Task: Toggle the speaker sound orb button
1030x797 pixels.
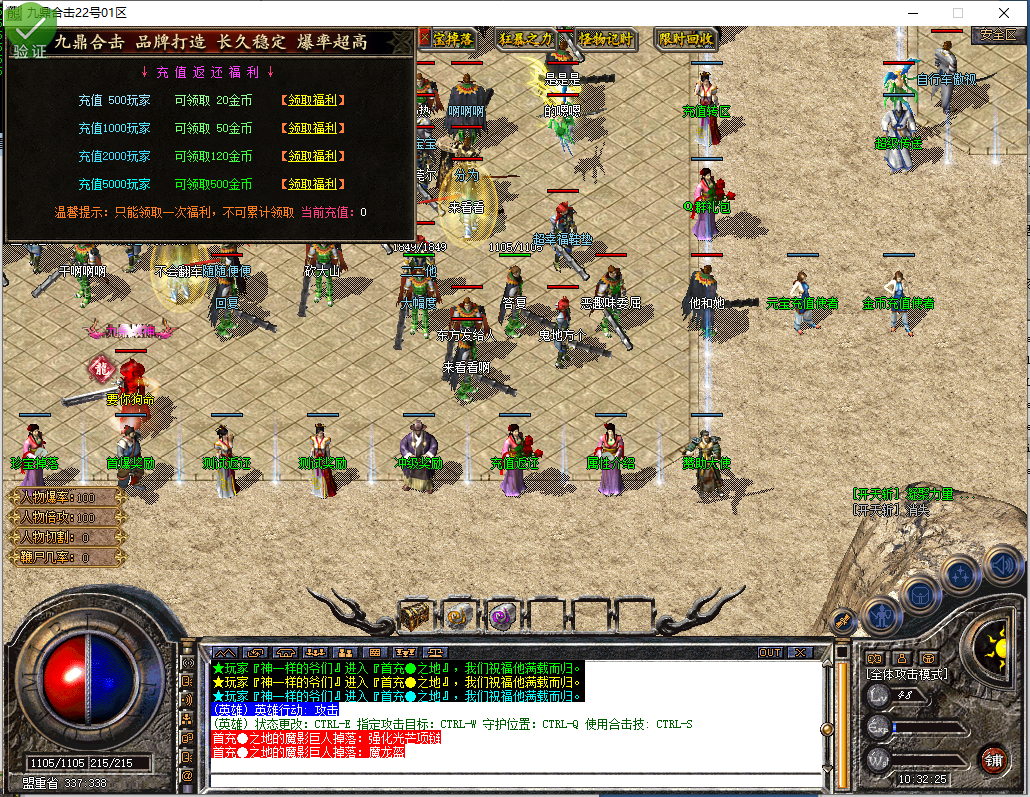Action: tap(1002, 565)
